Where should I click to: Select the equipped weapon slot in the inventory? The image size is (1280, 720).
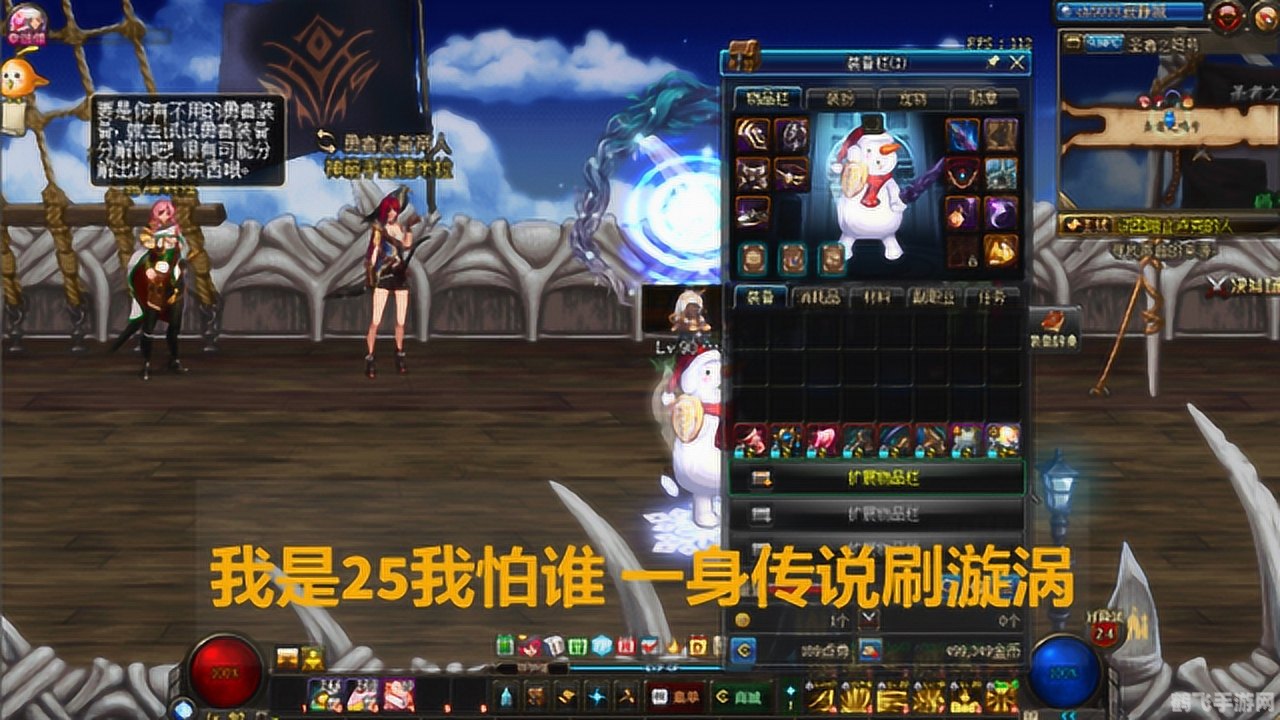coord(963,133)
